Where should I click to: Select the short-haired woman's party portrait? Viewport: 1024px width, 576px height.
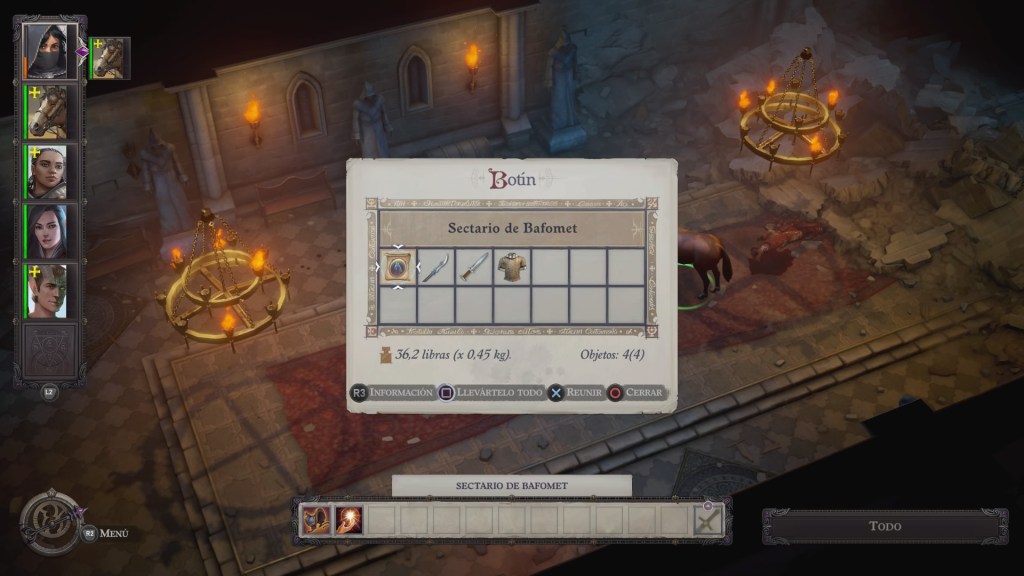point(47,172)
